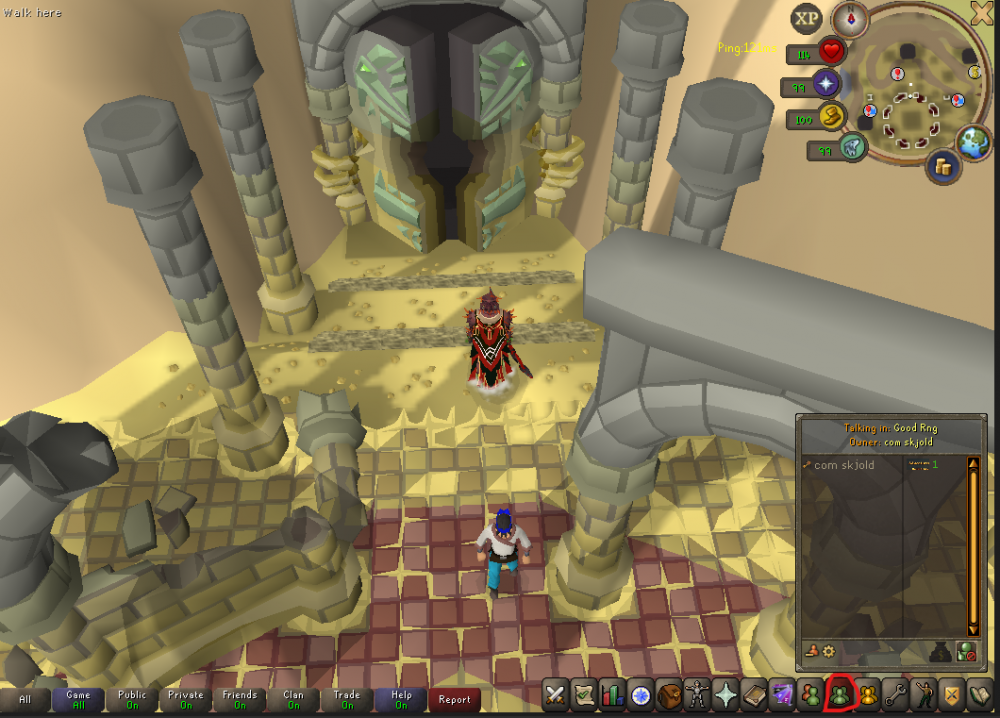Toggle the XP drops button
The height and width of the screenshot is (718, 1000).
(x=806, y=19)
